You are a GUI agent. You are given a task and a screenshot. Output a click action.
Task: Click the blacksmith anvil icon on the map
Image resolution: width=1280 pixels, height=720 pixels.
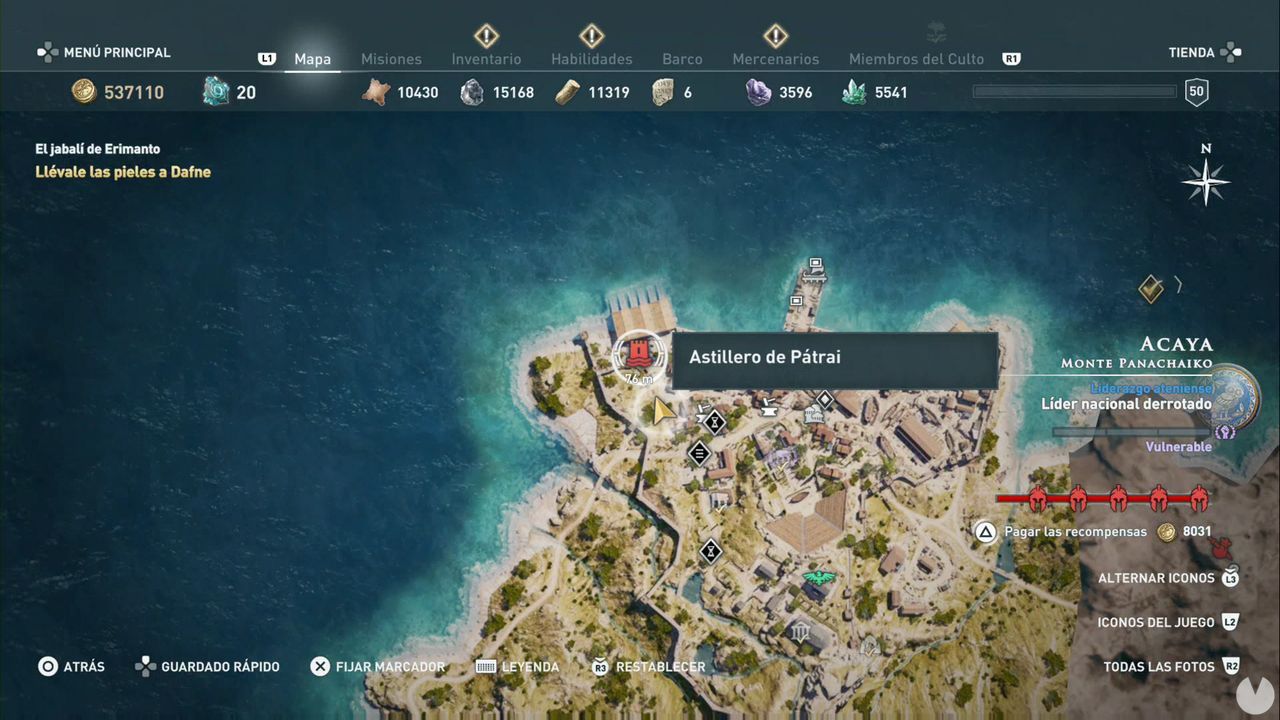pos(768,410)
